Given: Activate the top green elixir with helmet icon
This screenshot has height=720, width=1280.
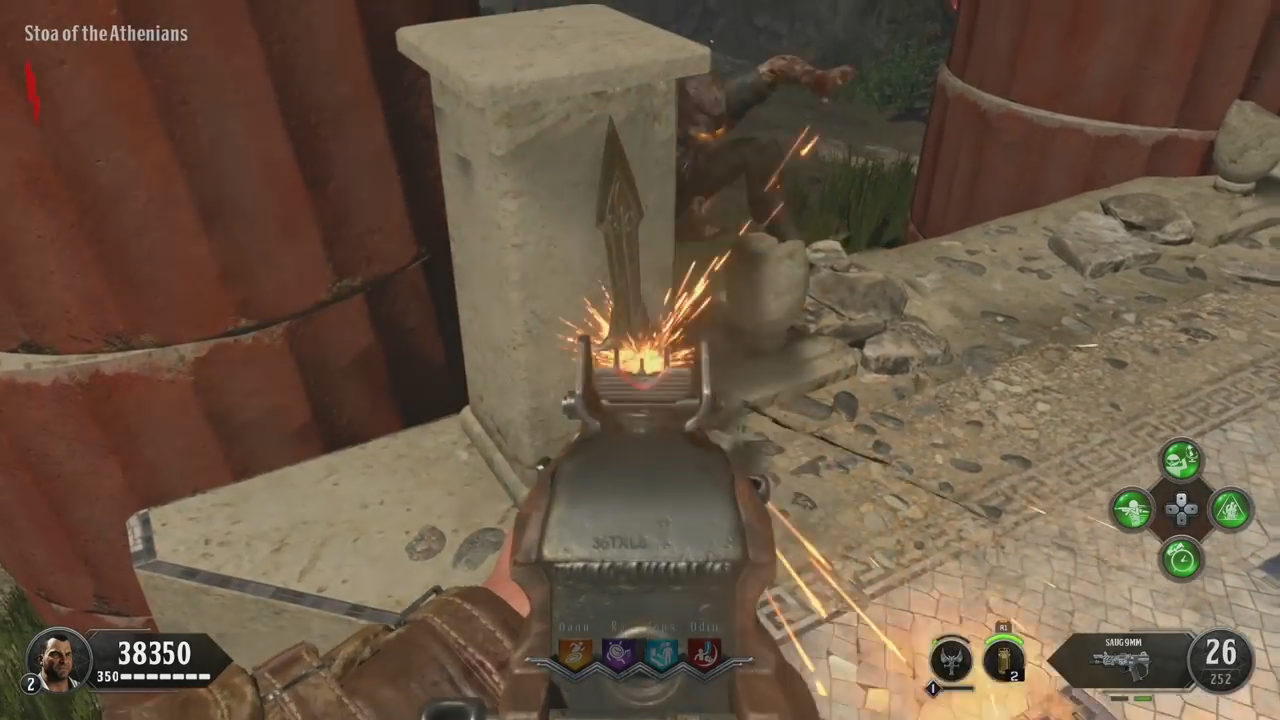Looking at the screenshot, I should [1181, 461].
